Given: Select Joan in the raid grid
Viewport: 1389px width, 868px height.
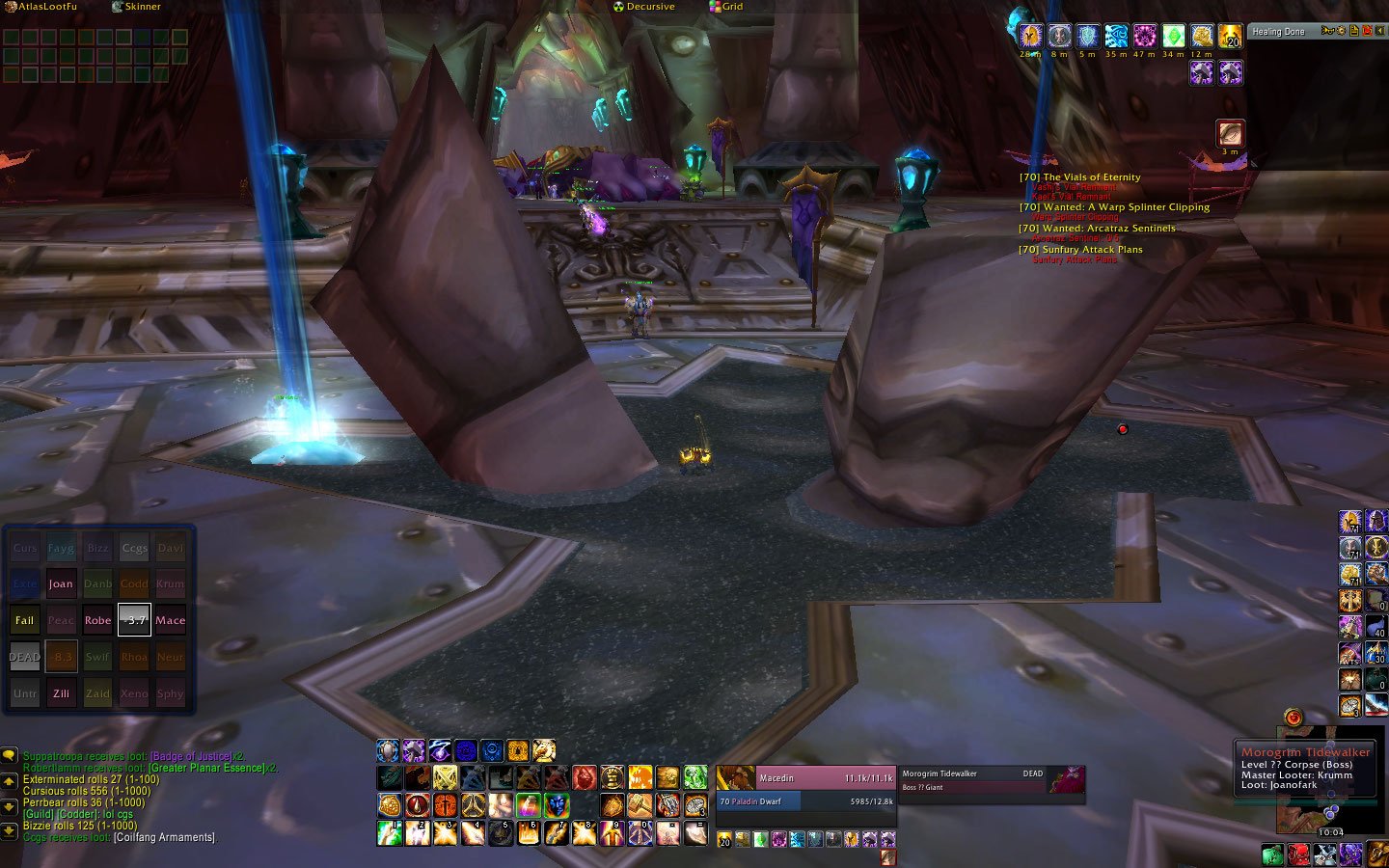Looking at the screenshot, I should point(61,583).
